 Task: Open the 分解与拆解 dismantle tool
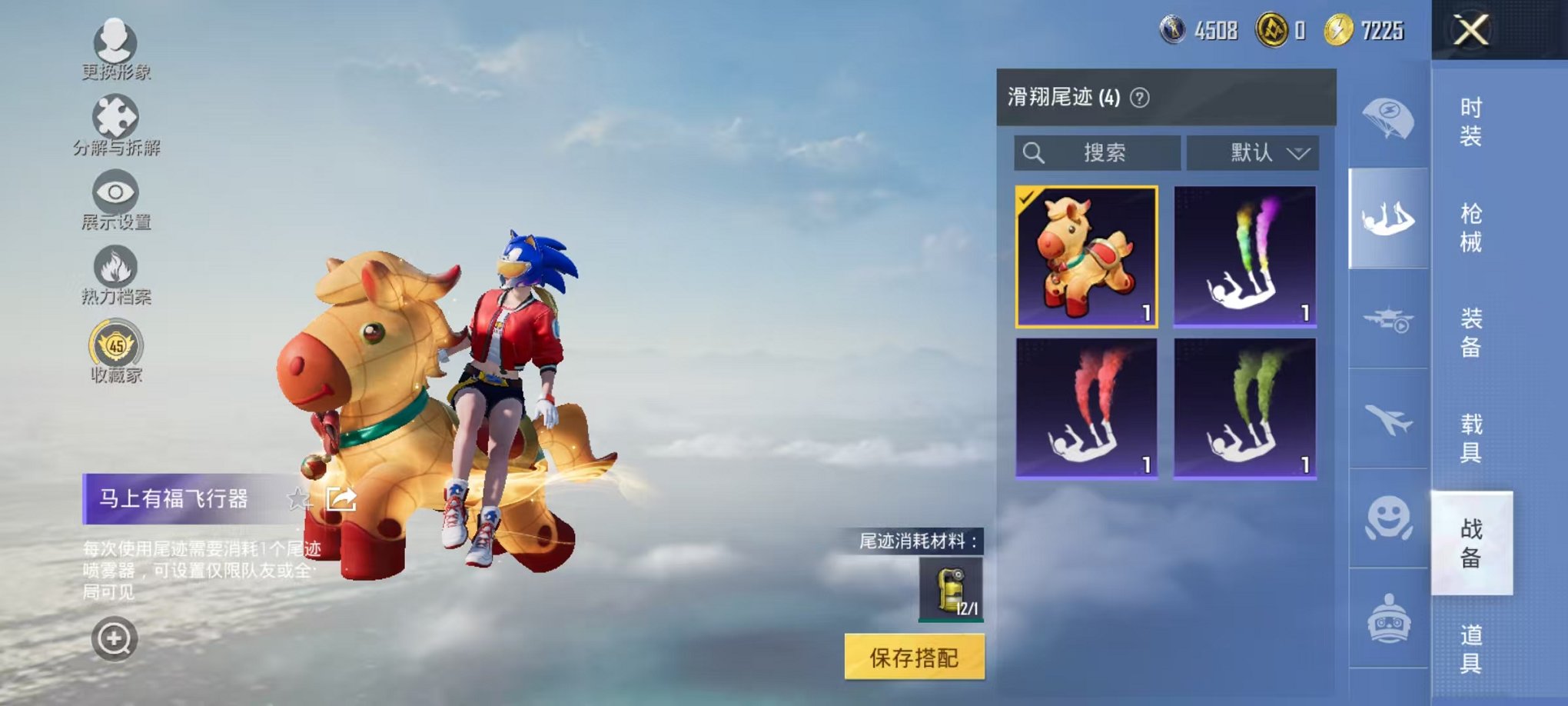[x=114, y=123]
